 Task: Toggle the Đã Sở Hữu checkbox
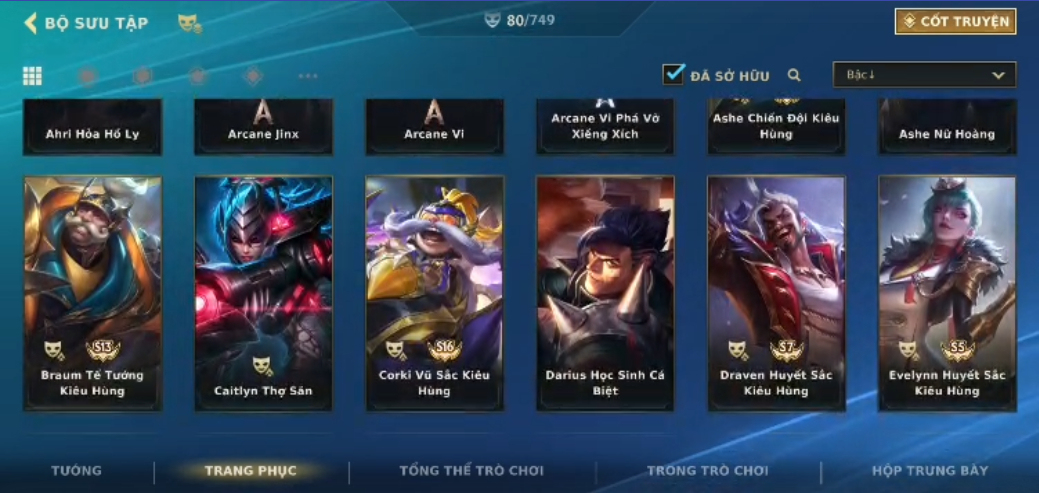[674, 74]
